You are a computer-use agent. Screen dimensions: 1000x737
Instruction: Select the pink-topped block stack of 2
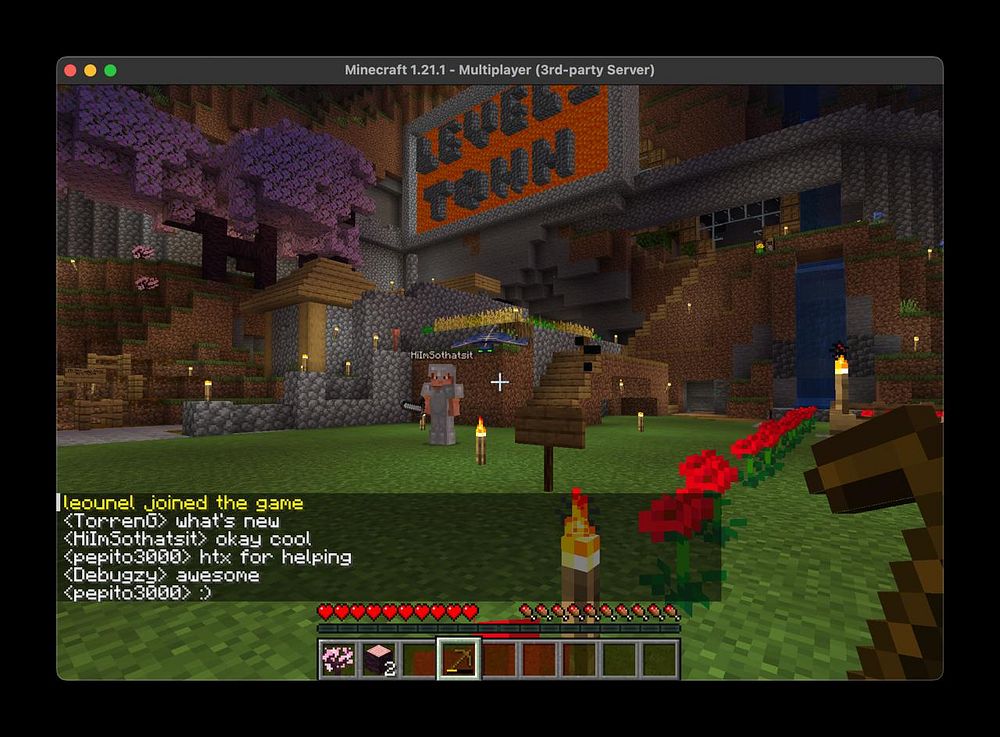click(379, 659)
